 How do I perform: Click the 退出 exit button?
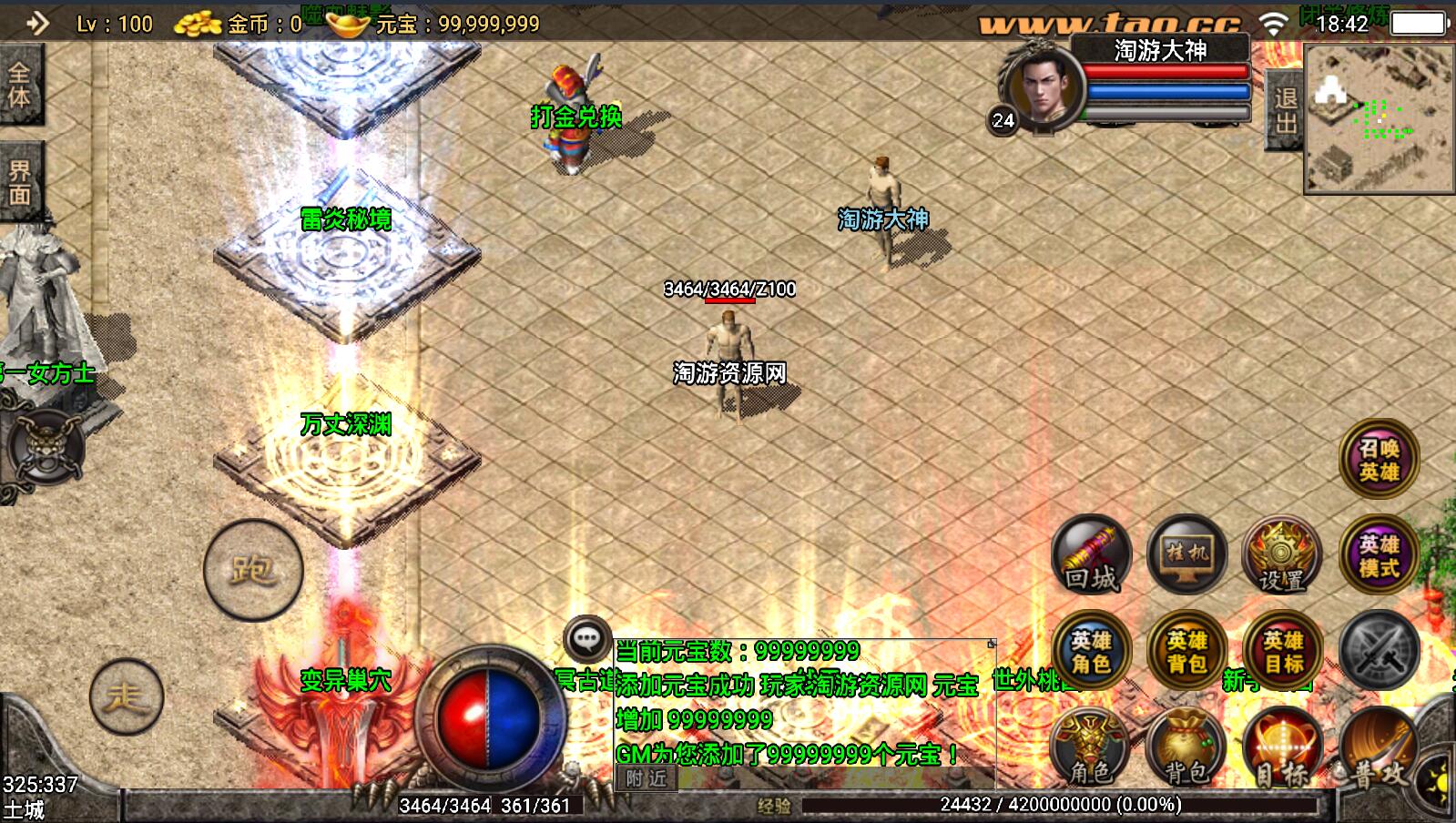[1285, 111]
